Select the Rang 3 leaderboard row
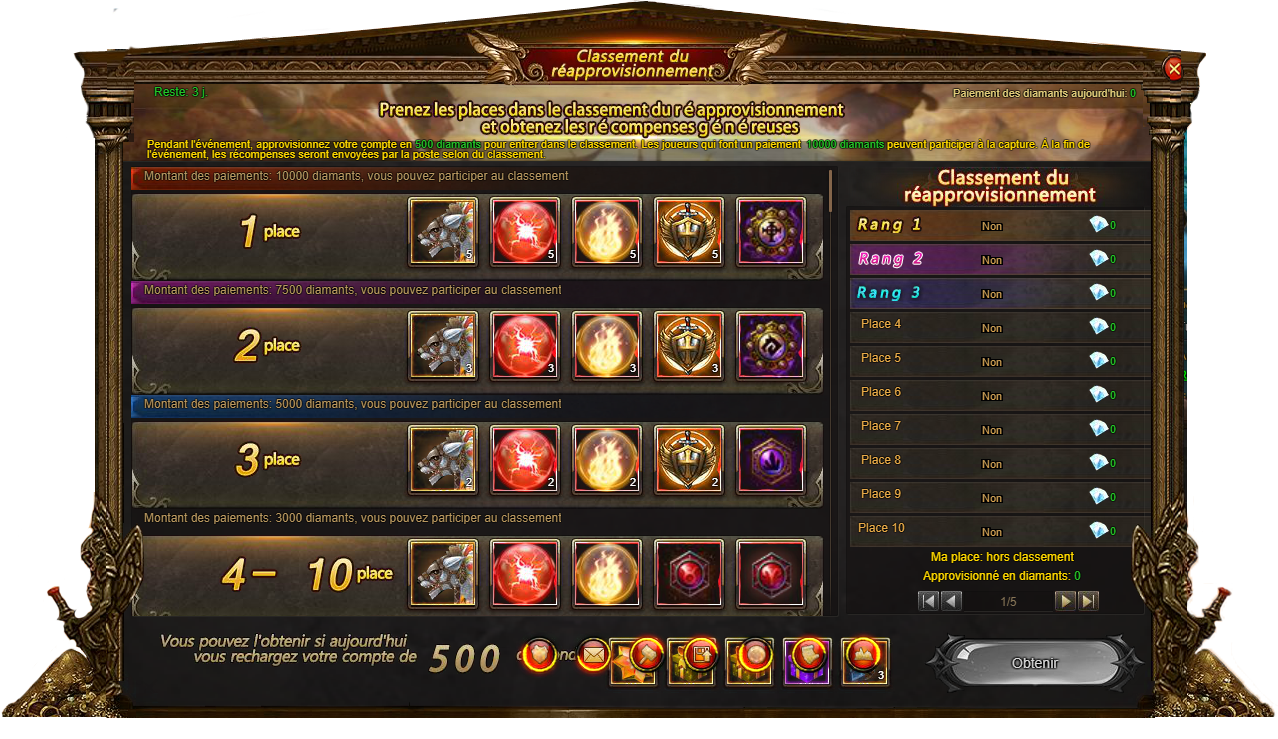This screenshot has height=739, width=1278. point(998,294)
